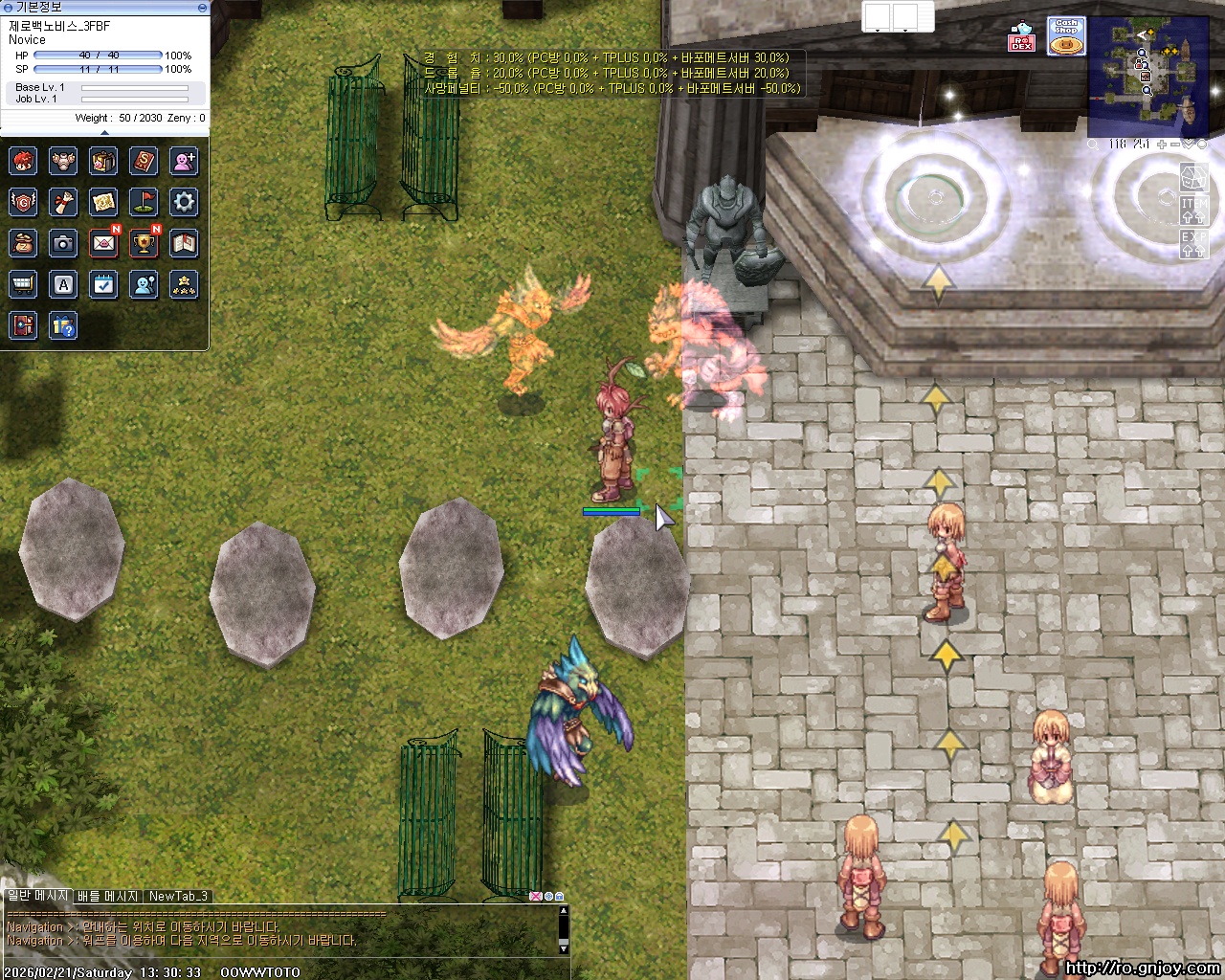
Task: Open the calendar attendance icon
Action: pyautogui.click(x=103, y=284)
